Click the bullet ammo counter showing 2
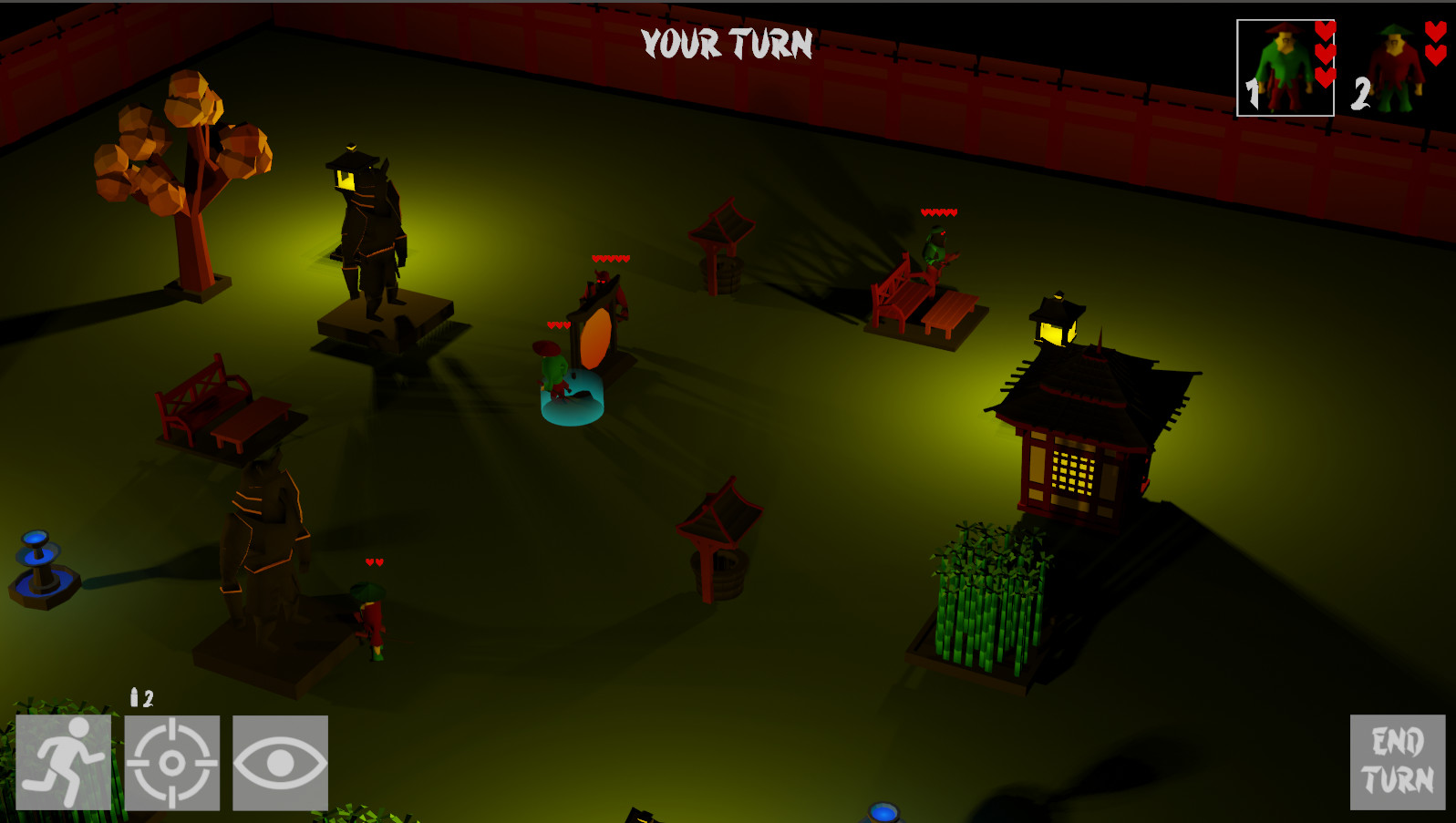The width and height of the screenshot is (1456, 823). (141, 697)
